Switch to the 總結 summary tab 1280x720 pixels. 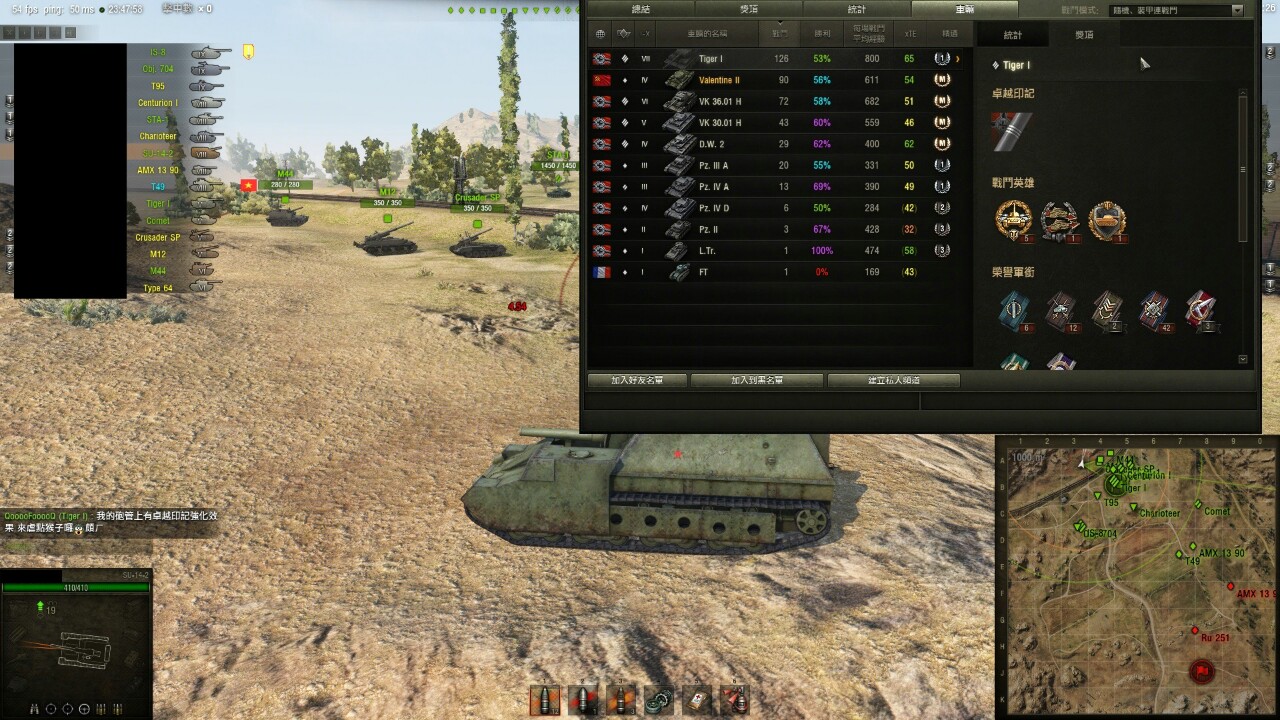(x=640, y=9)
